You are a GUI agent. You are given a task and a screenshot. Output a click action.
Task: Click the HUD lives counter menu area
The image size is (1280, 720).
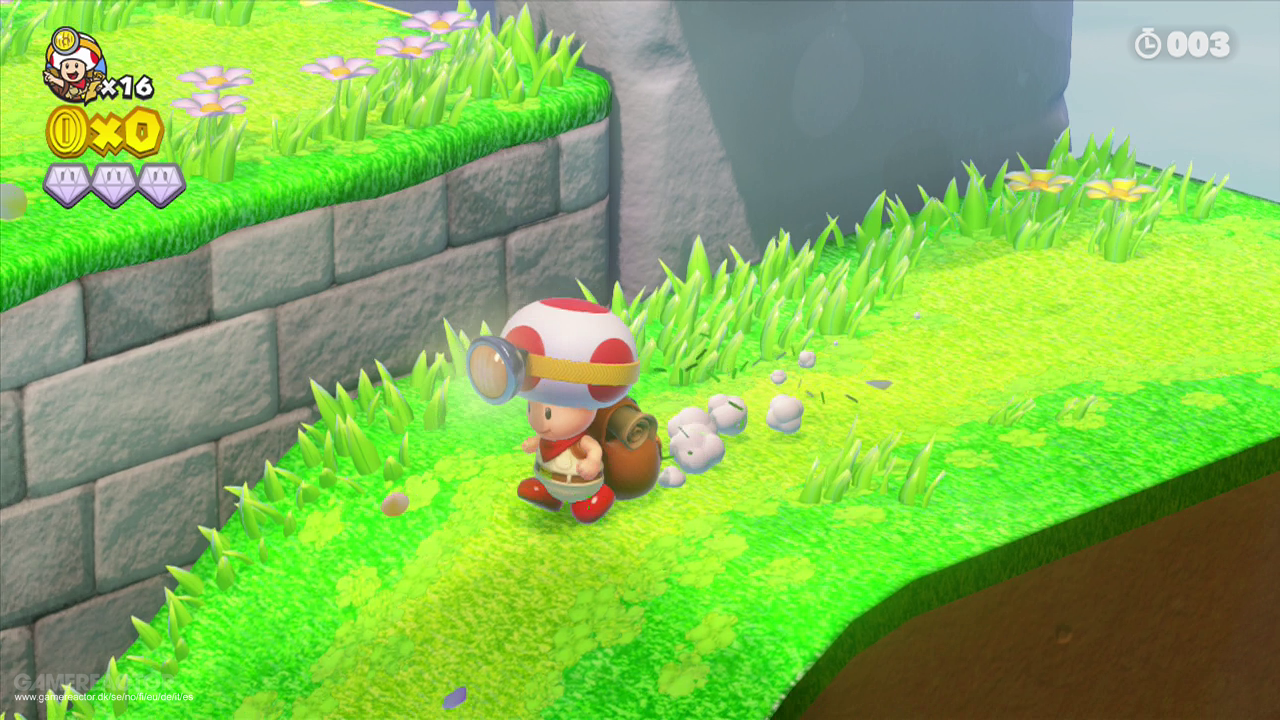click(95, 70)
